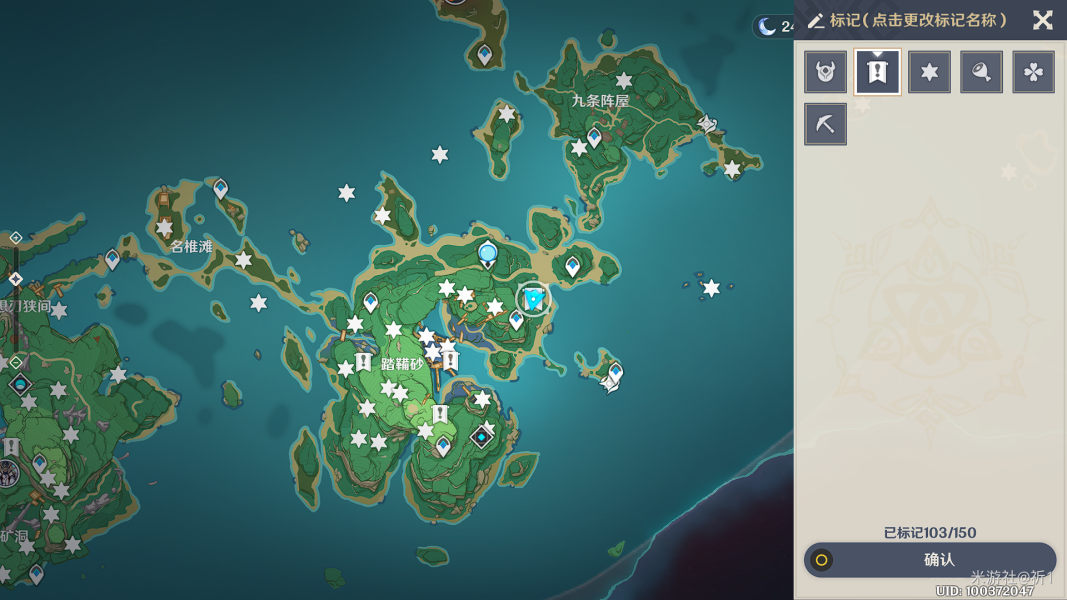Select the exclamation banner marker icon
The width and height of the screenshot is (1067, 600).
point(878,72)
